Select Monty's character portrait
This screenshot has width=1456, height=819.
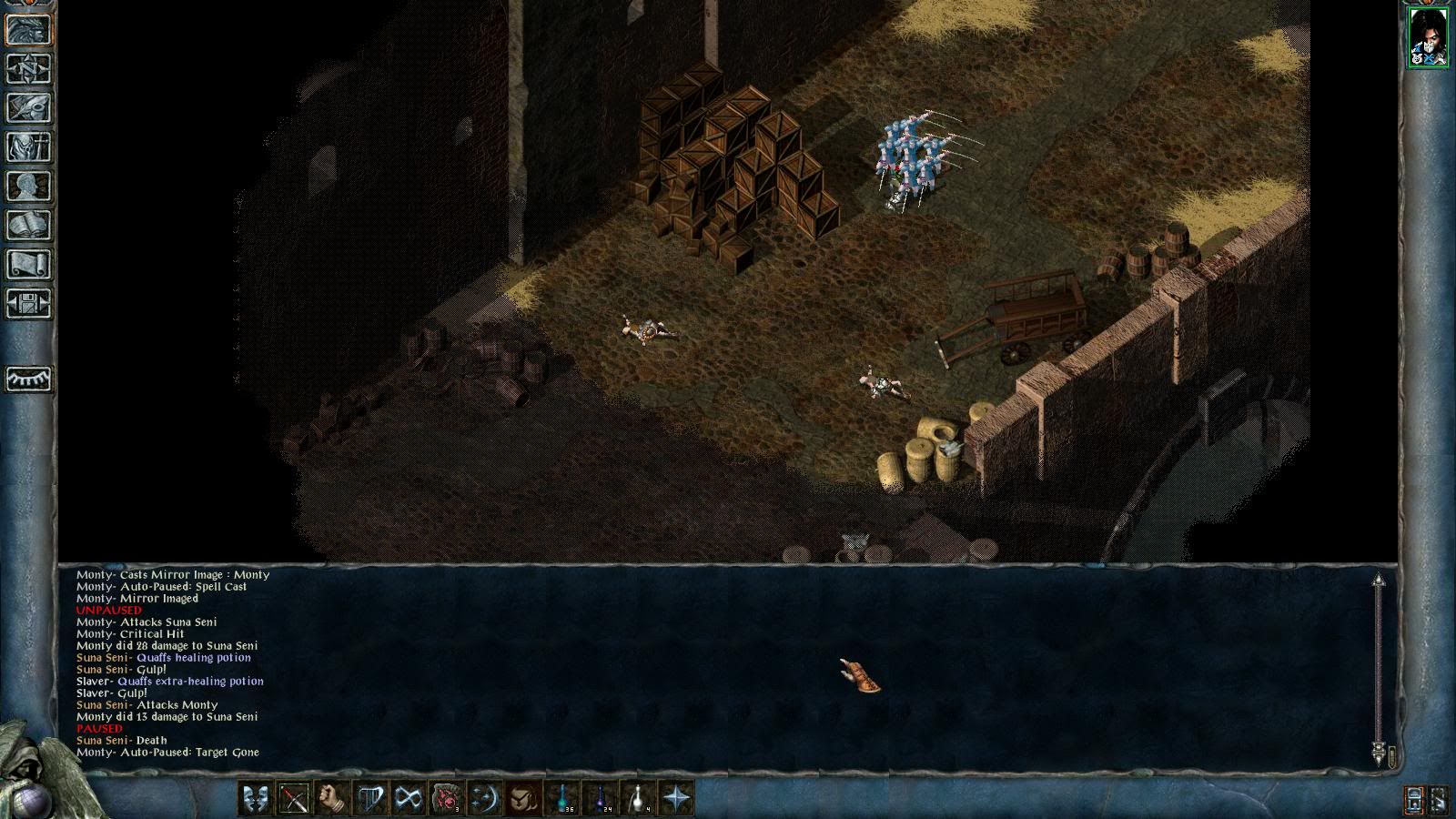[x=1428, y=37]
